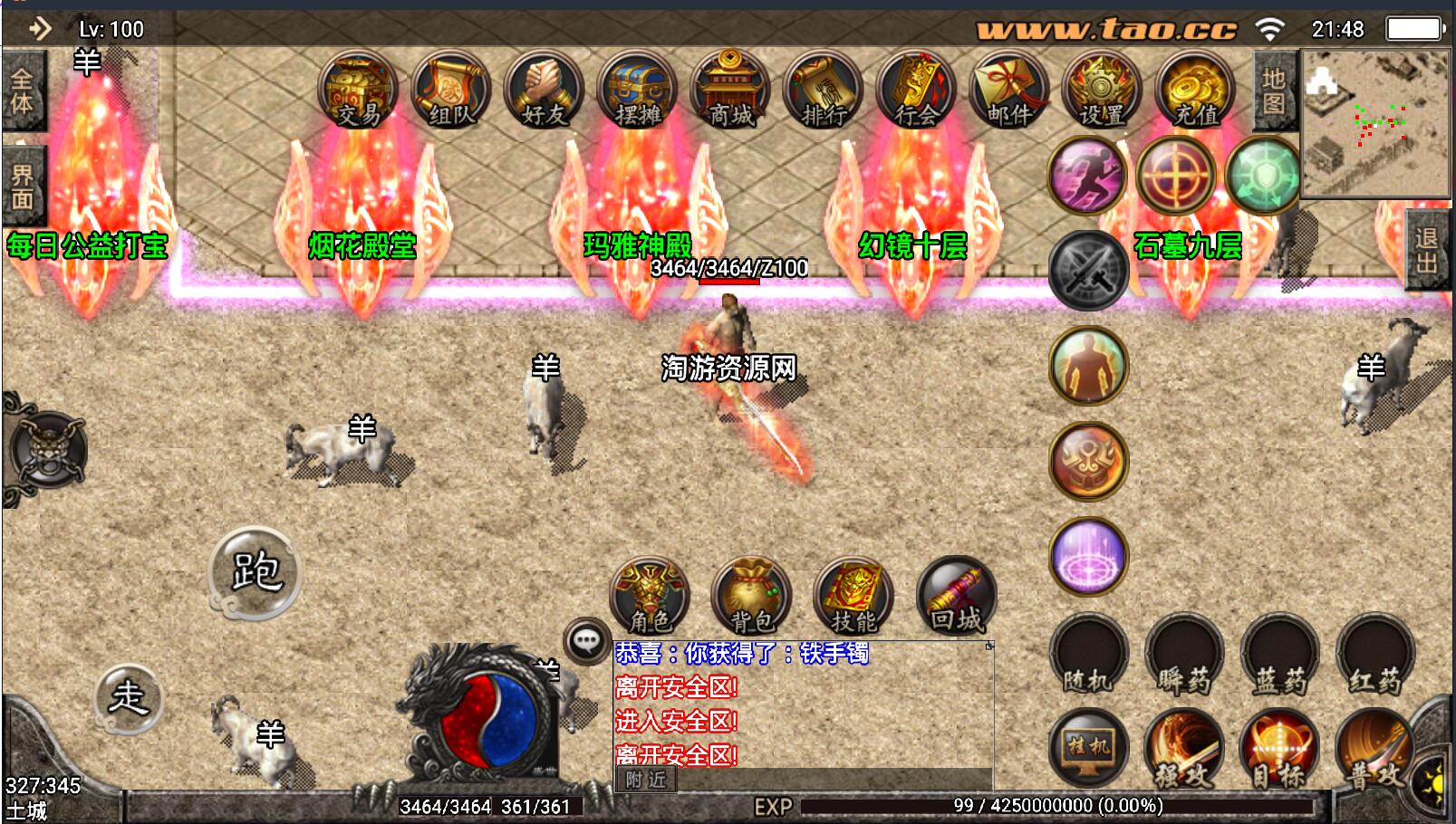Image resolution: width=1456 pixels, height=824 pixels.
Task: Open the 设置 settings menu
Action: (1102, 91)
